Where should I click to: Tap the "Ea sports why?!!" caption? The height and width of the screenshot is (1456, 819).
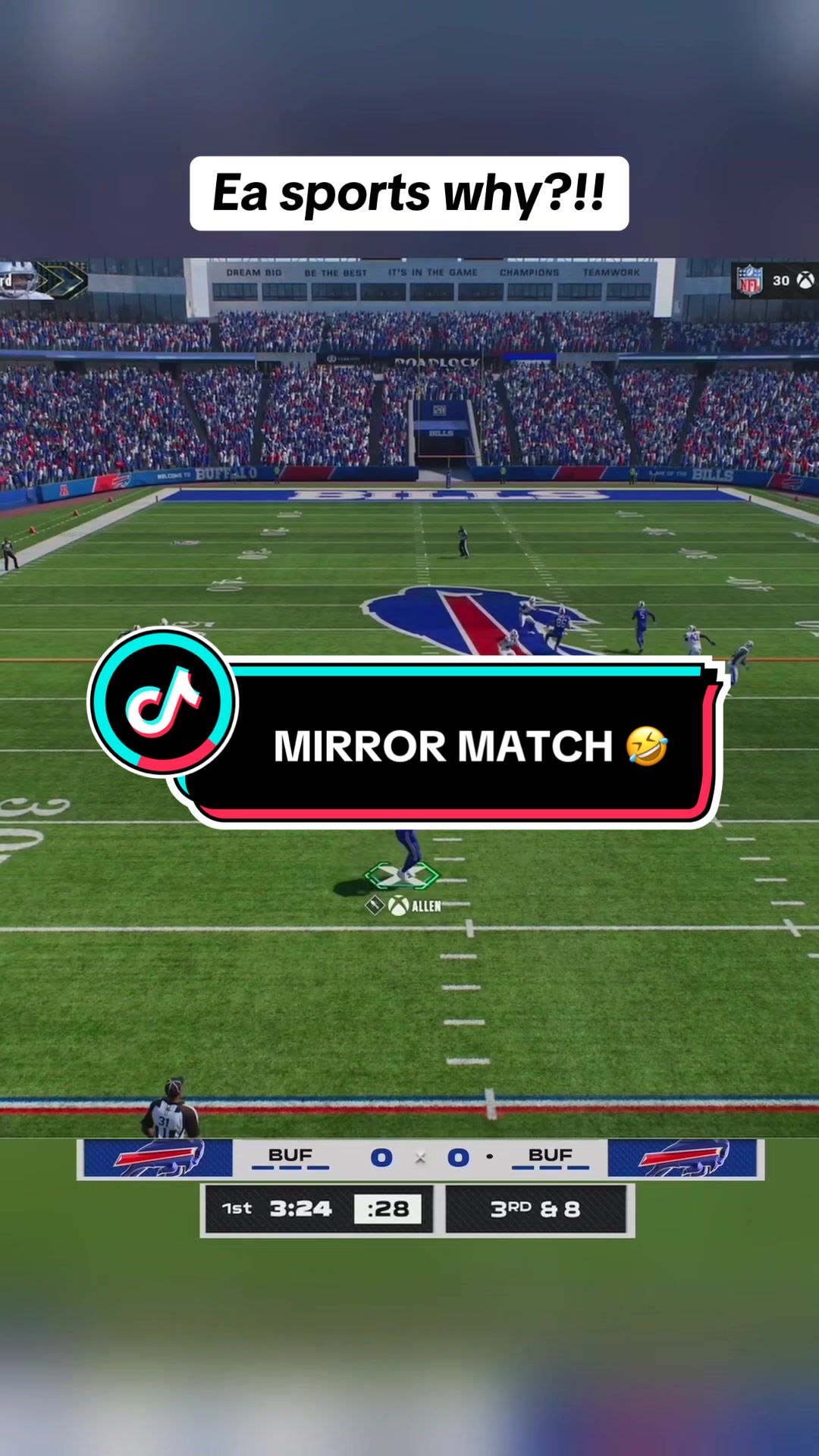click(x=409, y=193)
